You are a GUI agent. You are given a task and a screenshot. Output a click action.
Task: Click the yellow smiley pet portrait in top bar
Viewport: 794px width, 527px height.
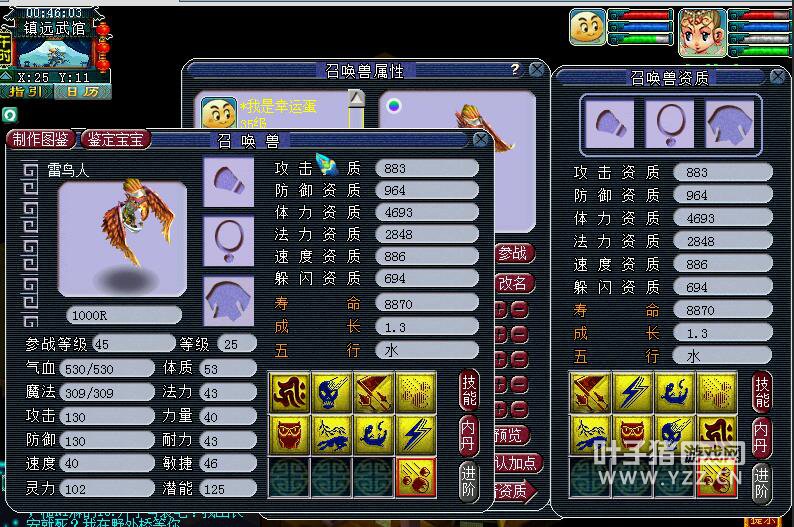588,28
